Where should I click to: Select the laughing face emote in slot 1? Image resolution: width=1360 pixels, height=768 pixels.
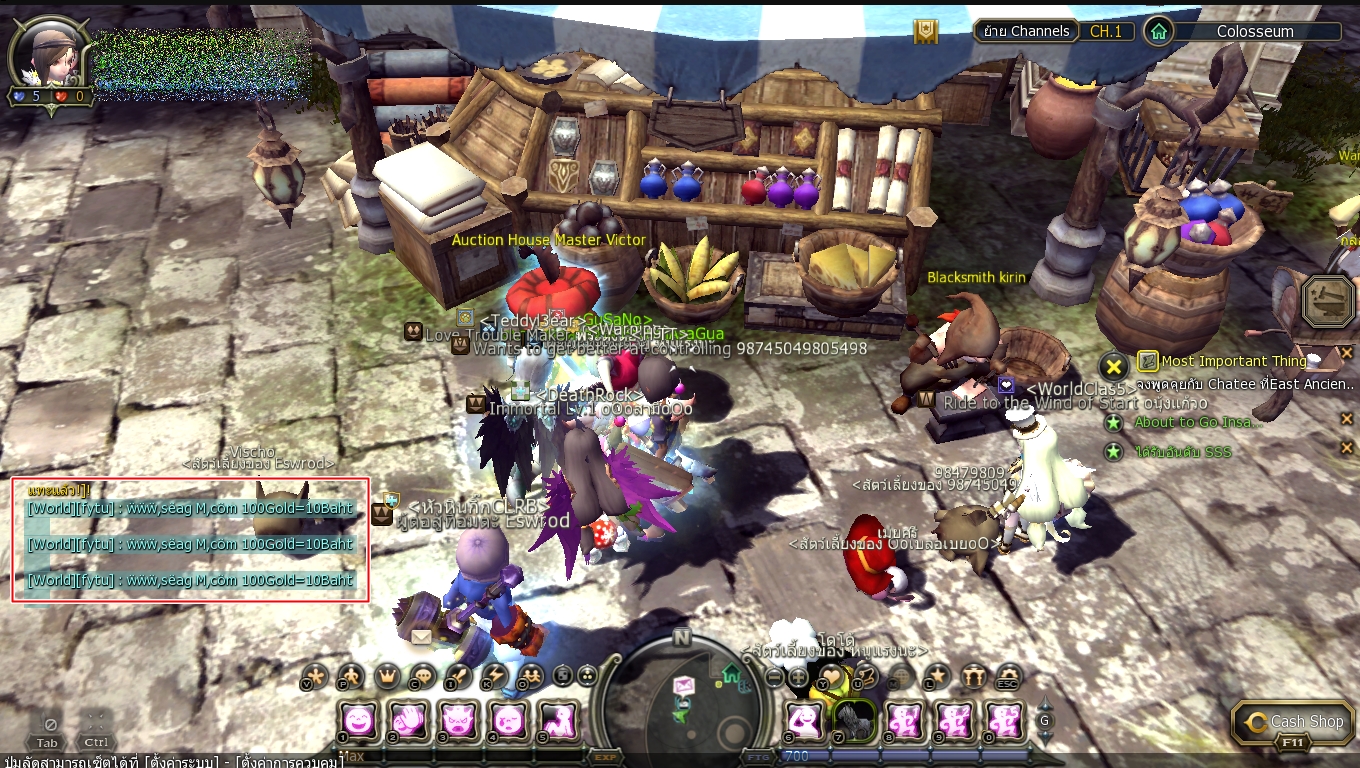pos(359,719)
